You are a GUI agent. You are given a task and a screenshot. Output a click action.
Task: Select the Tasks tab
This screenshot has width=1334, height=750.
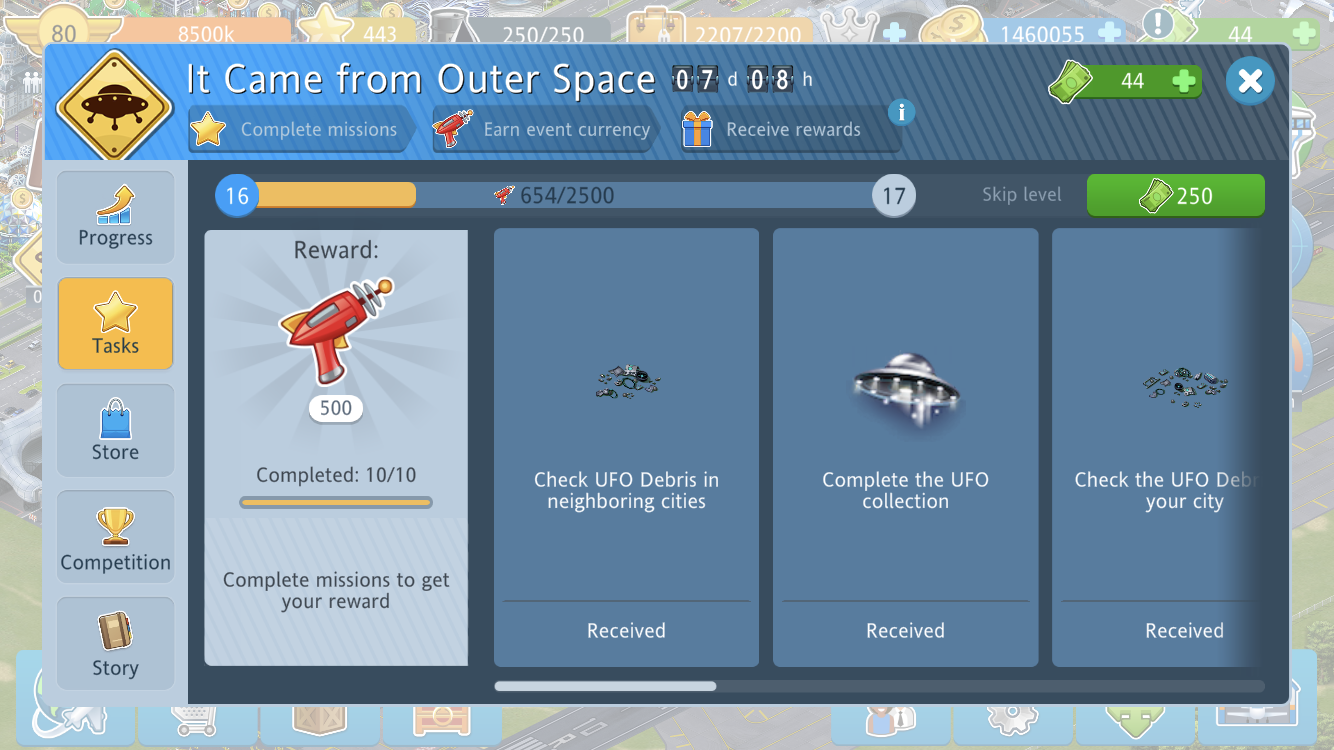tap(116, 324)
